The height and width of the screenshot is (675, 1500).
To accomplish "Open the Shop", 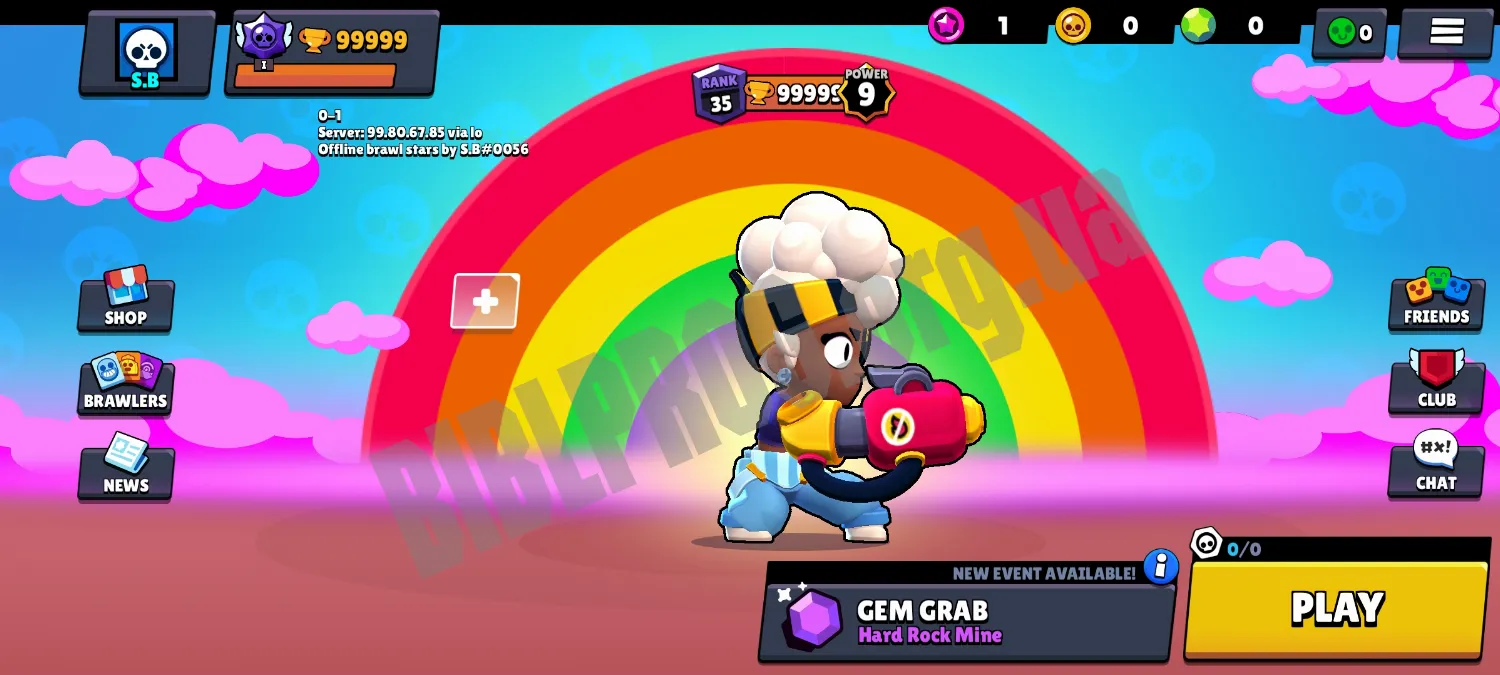I will point(126,300).
